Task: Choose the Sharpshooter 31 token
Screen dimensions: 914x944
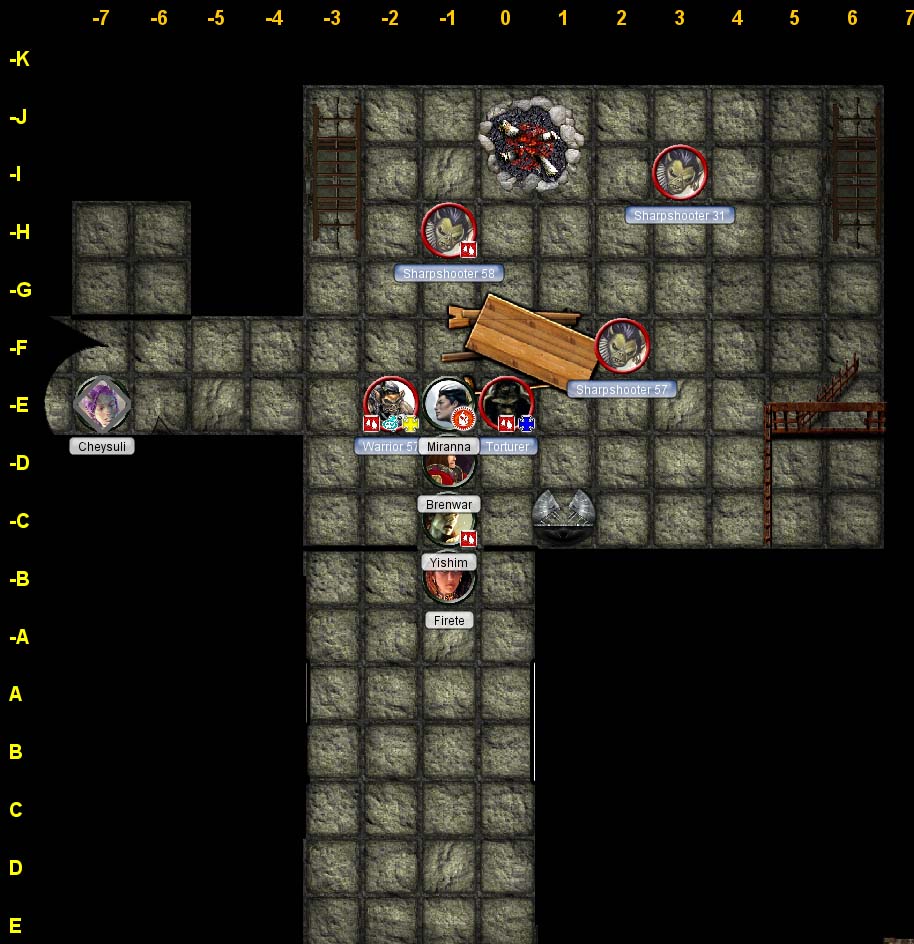Action: pos(680,173)
